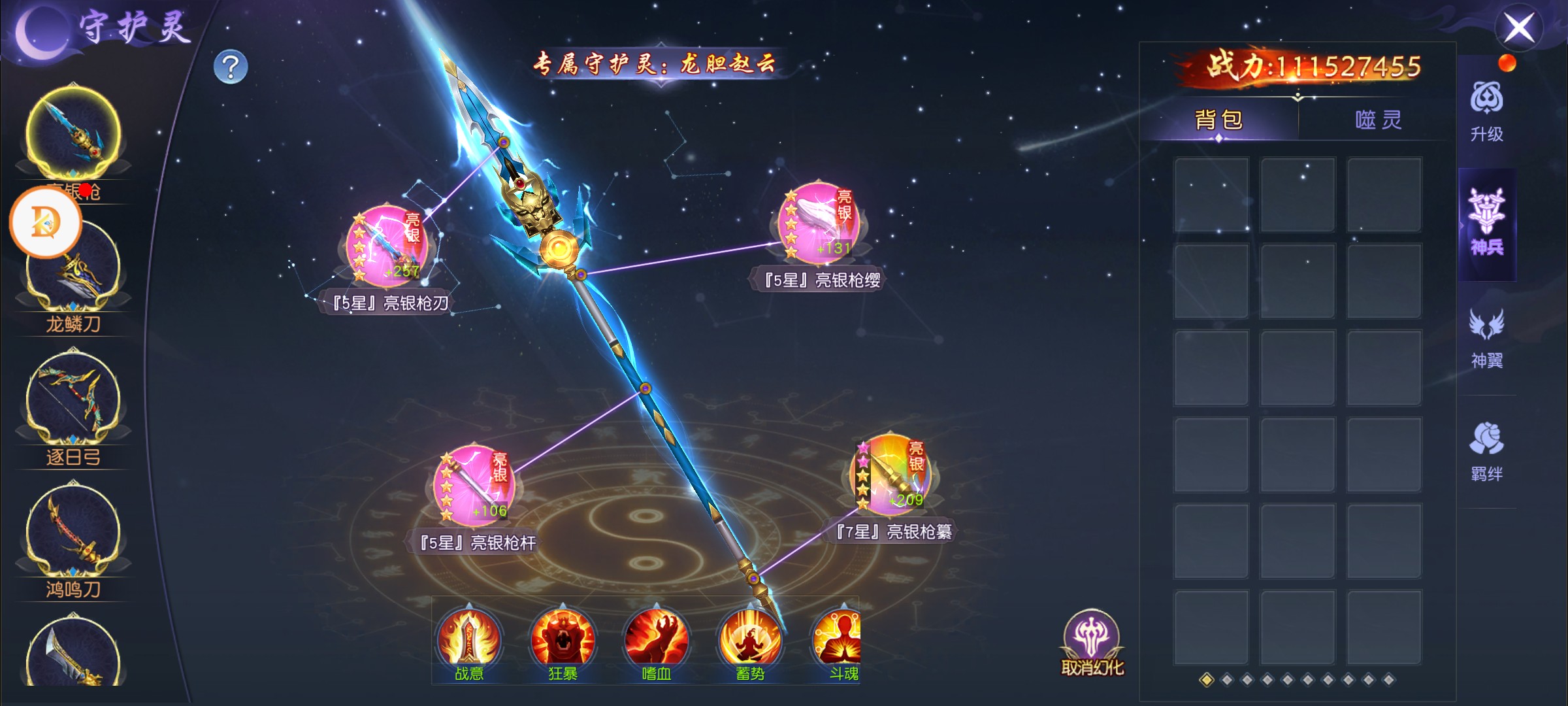Image resolution: width=1568 pixels, height=706 pixels.
Task: Open the question mark help info
Action: [231, 67]
